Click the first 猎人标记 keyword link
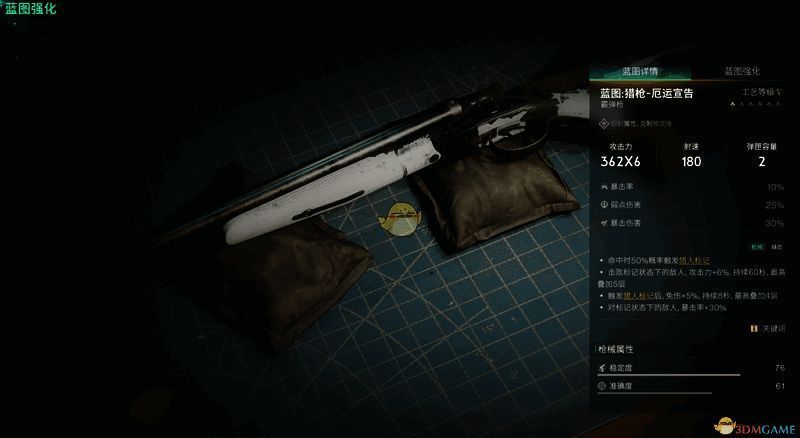The width and height of the screenshot is (800, 438). (694, 259)
